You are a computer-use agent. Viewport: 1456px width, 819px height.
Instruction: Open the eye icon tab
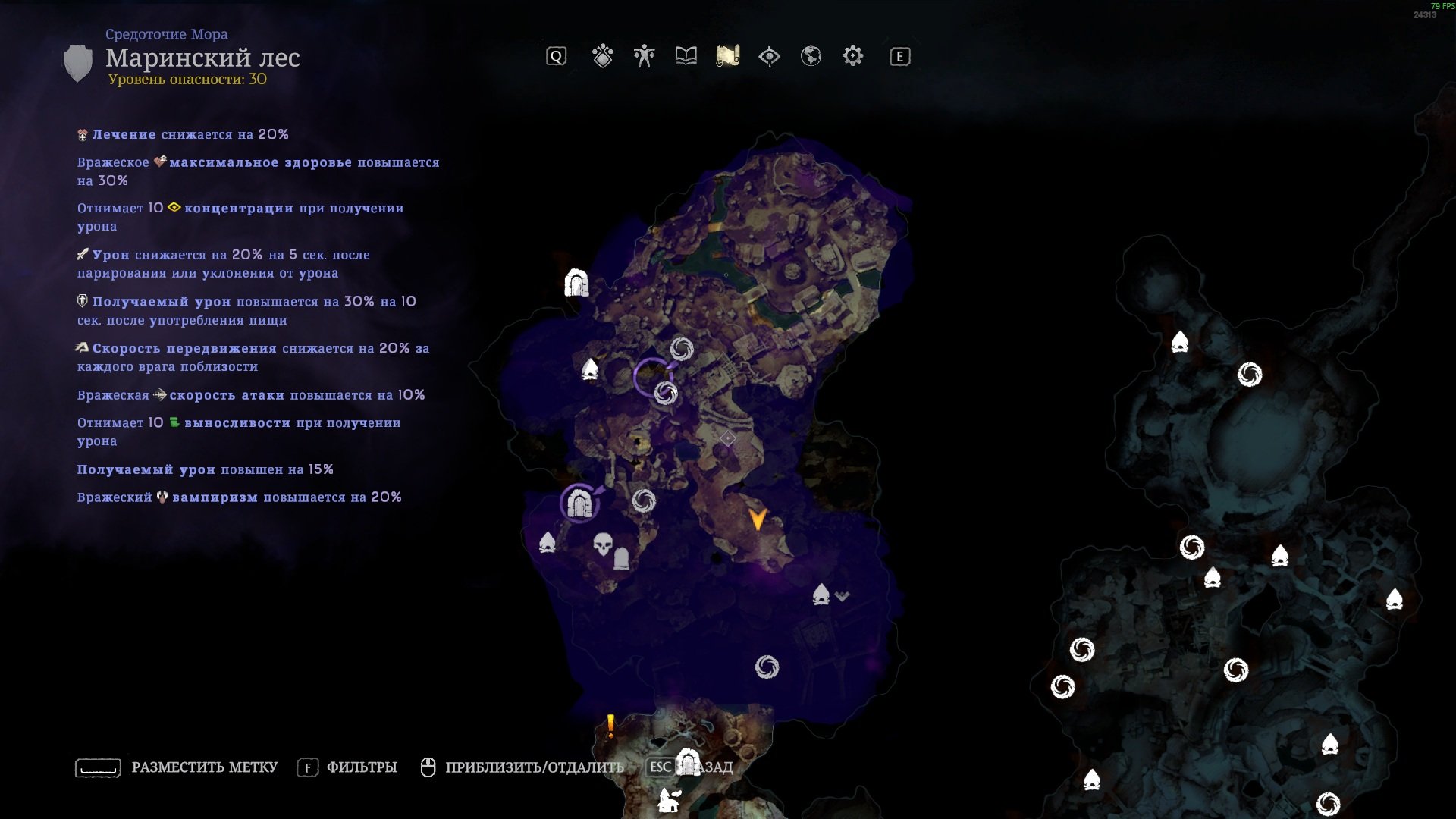tap(769, 56)
